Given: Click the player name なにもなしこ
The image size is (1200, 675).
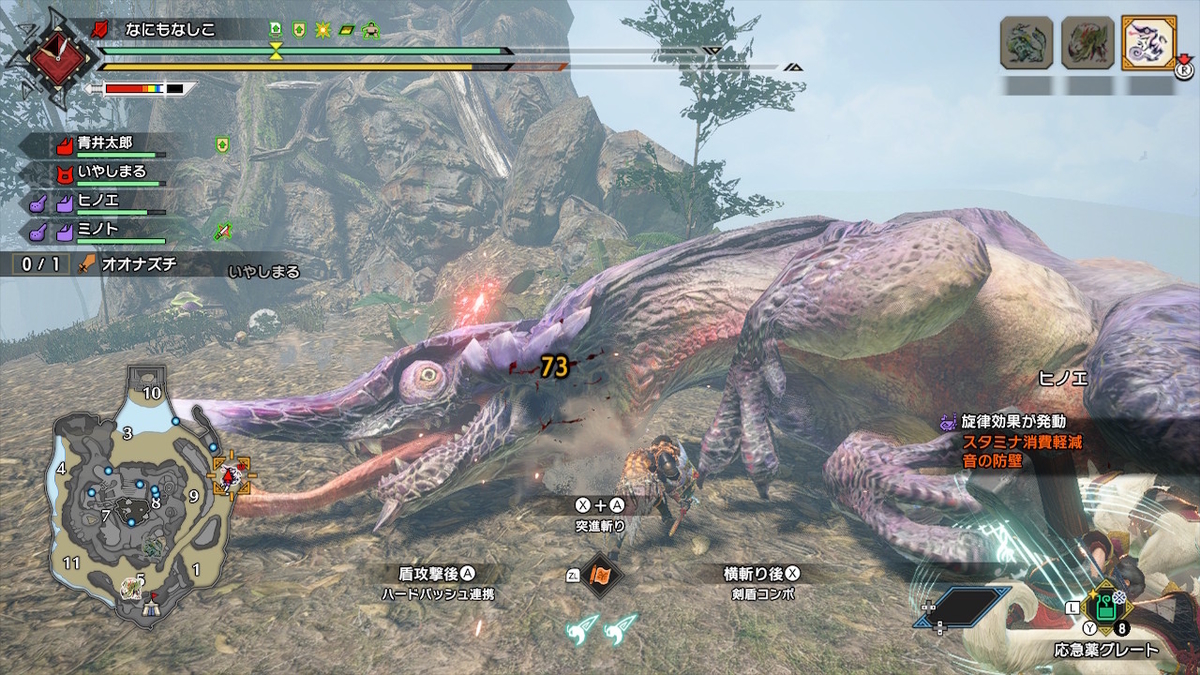Looking at the screenshot, I should click(168, 30).
